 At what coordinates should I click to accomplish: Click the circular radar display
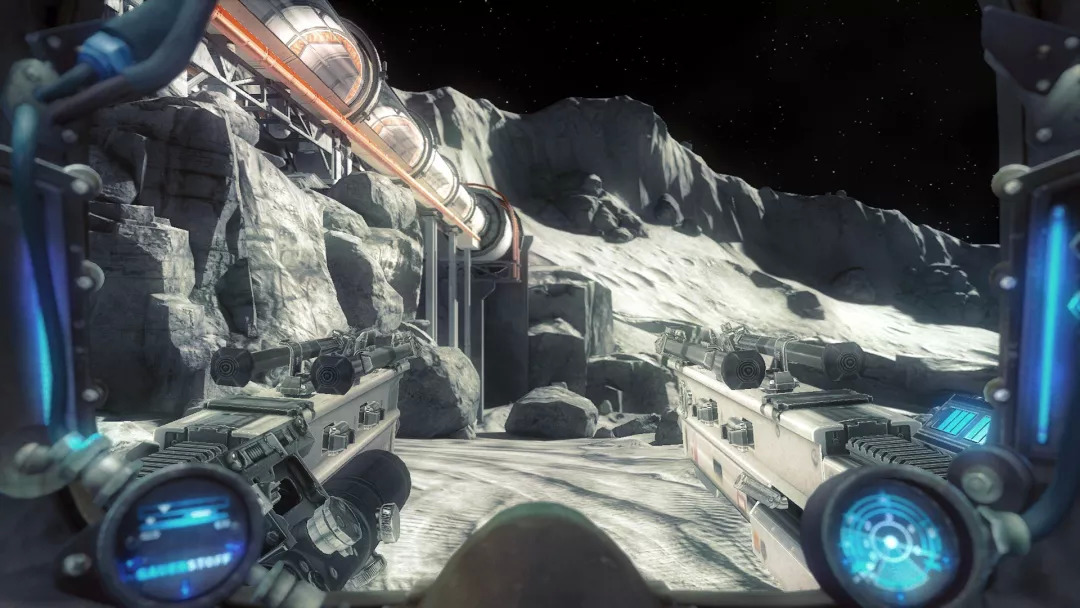click(x=888, y=539)
